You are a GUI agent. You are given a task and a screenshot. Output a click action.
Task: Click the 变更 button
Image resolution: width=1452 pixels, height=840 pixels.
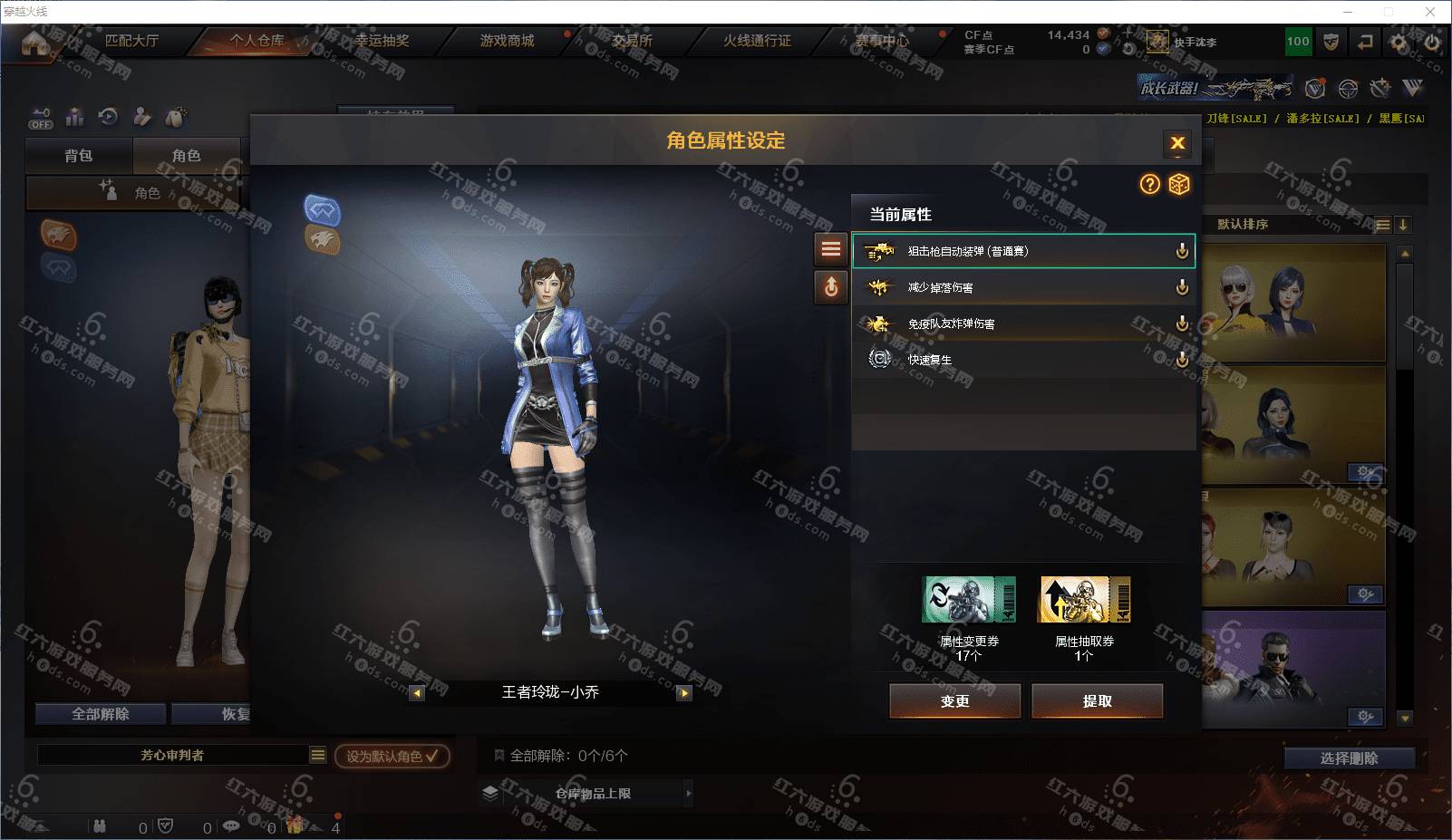pos(954,700)
